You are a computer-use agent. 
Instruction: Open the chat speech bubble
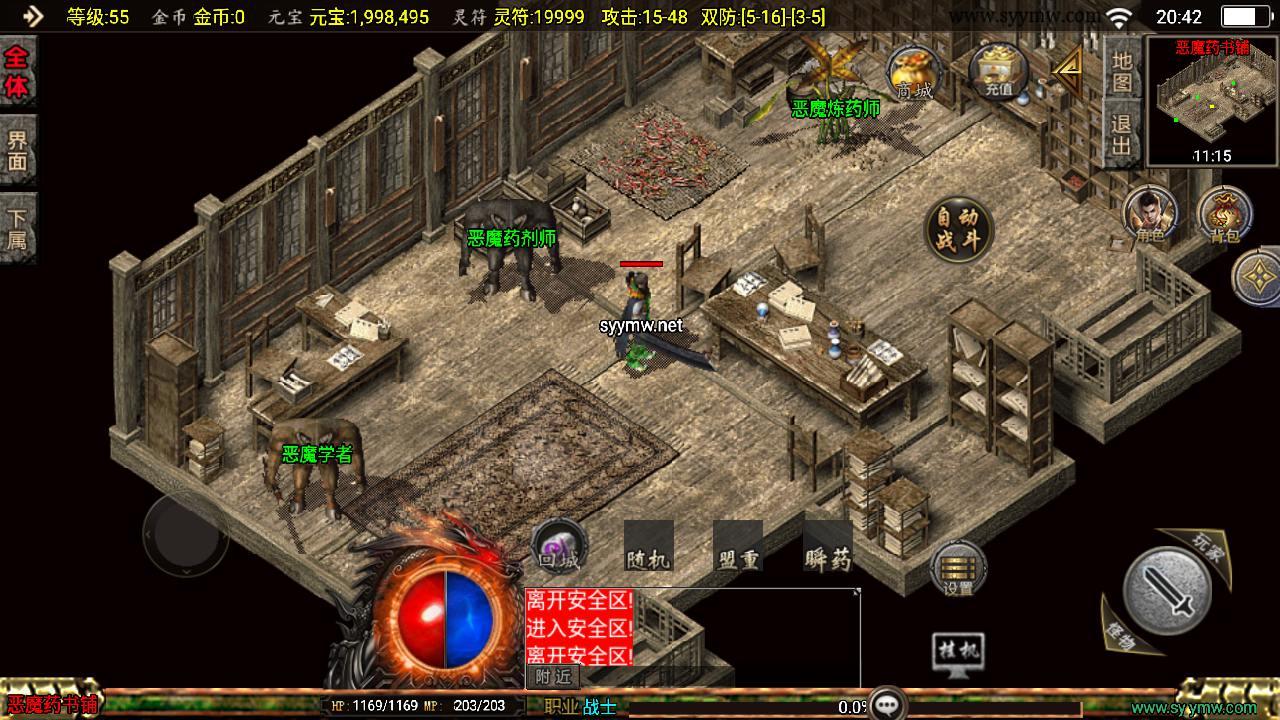click(x=886, y=705)
